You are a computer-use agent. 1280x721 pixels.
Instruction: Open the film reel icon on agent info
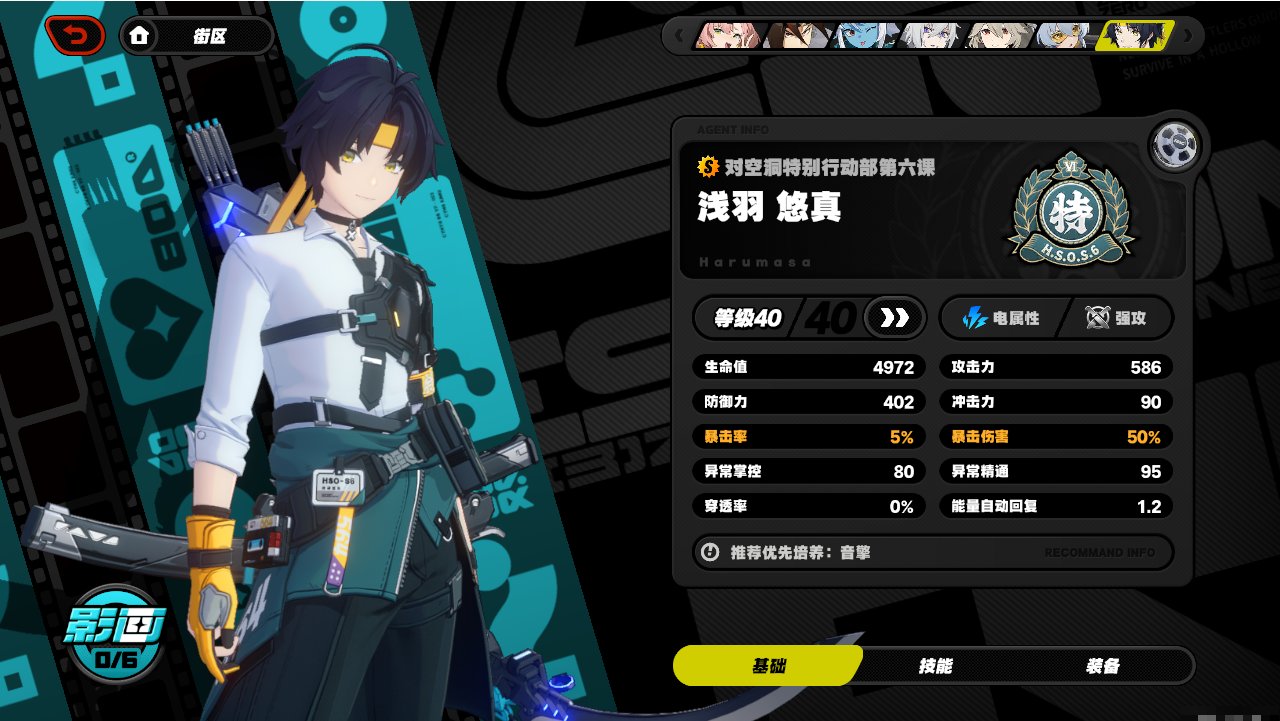1173,148
